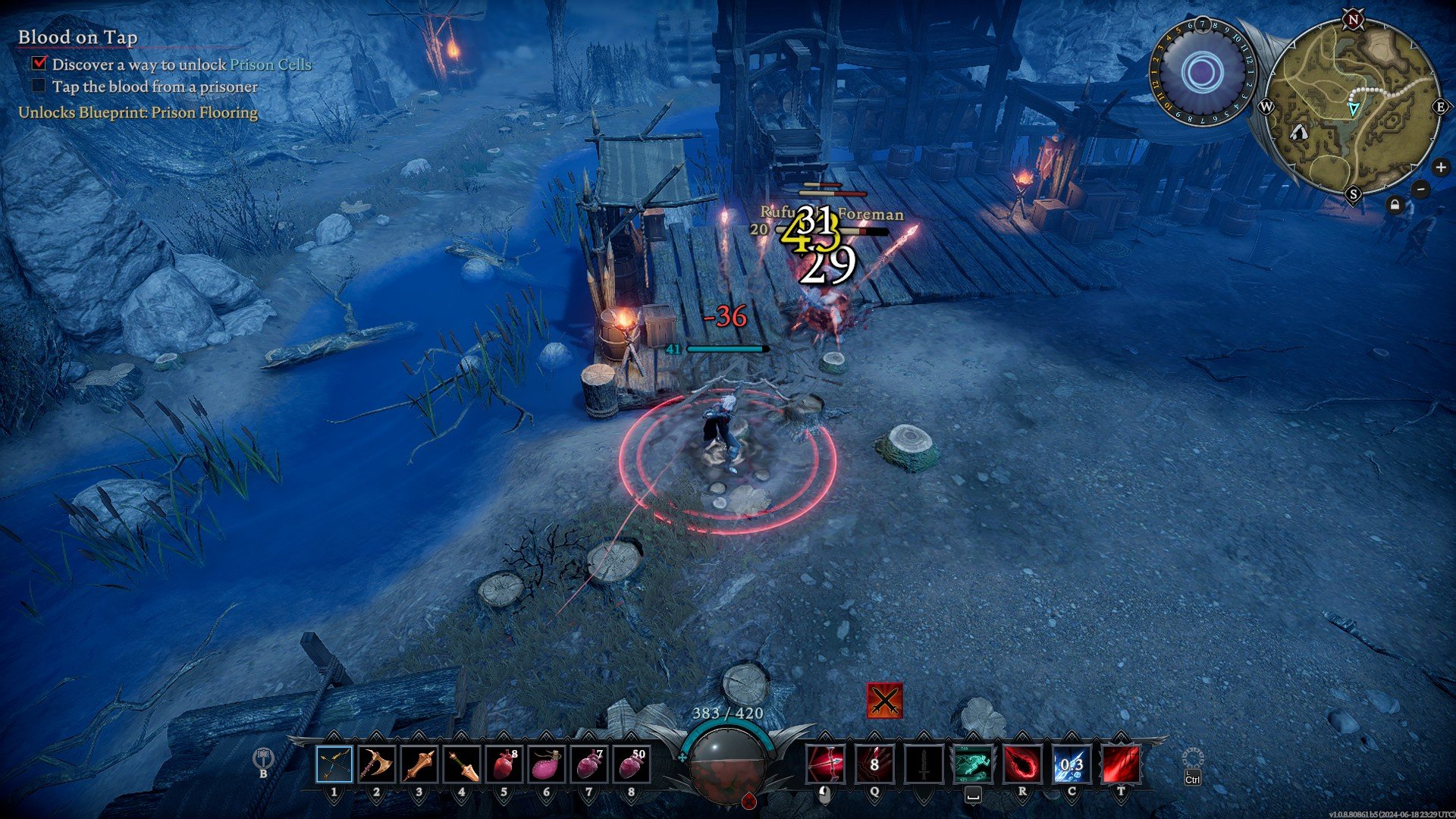Open the build menu hammer icon
This screenshot has height=819, width=1456.
pos(263,758)
